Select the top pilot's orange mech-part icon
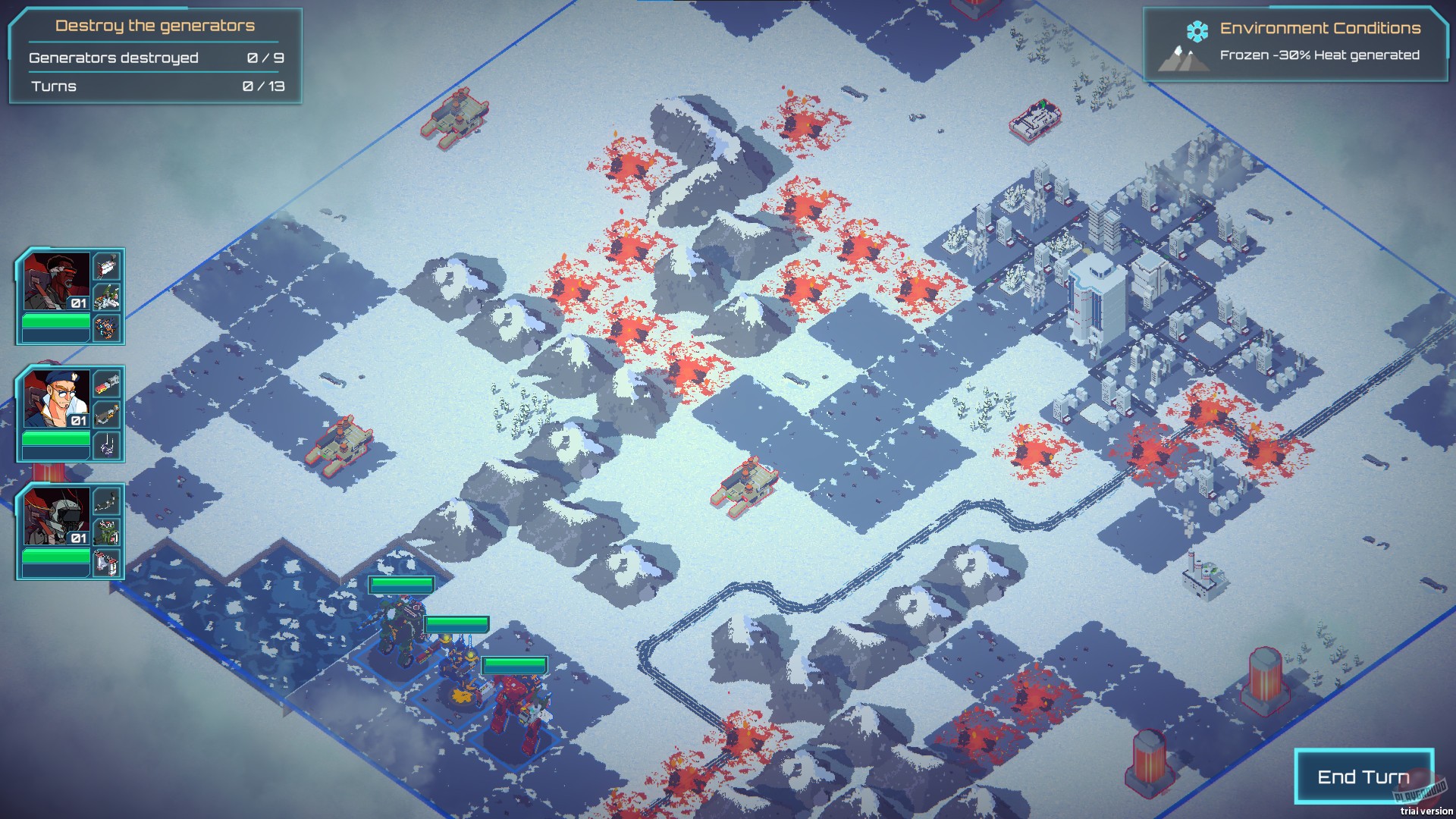This screenshot has width=1456, height=819. [106, 327]
